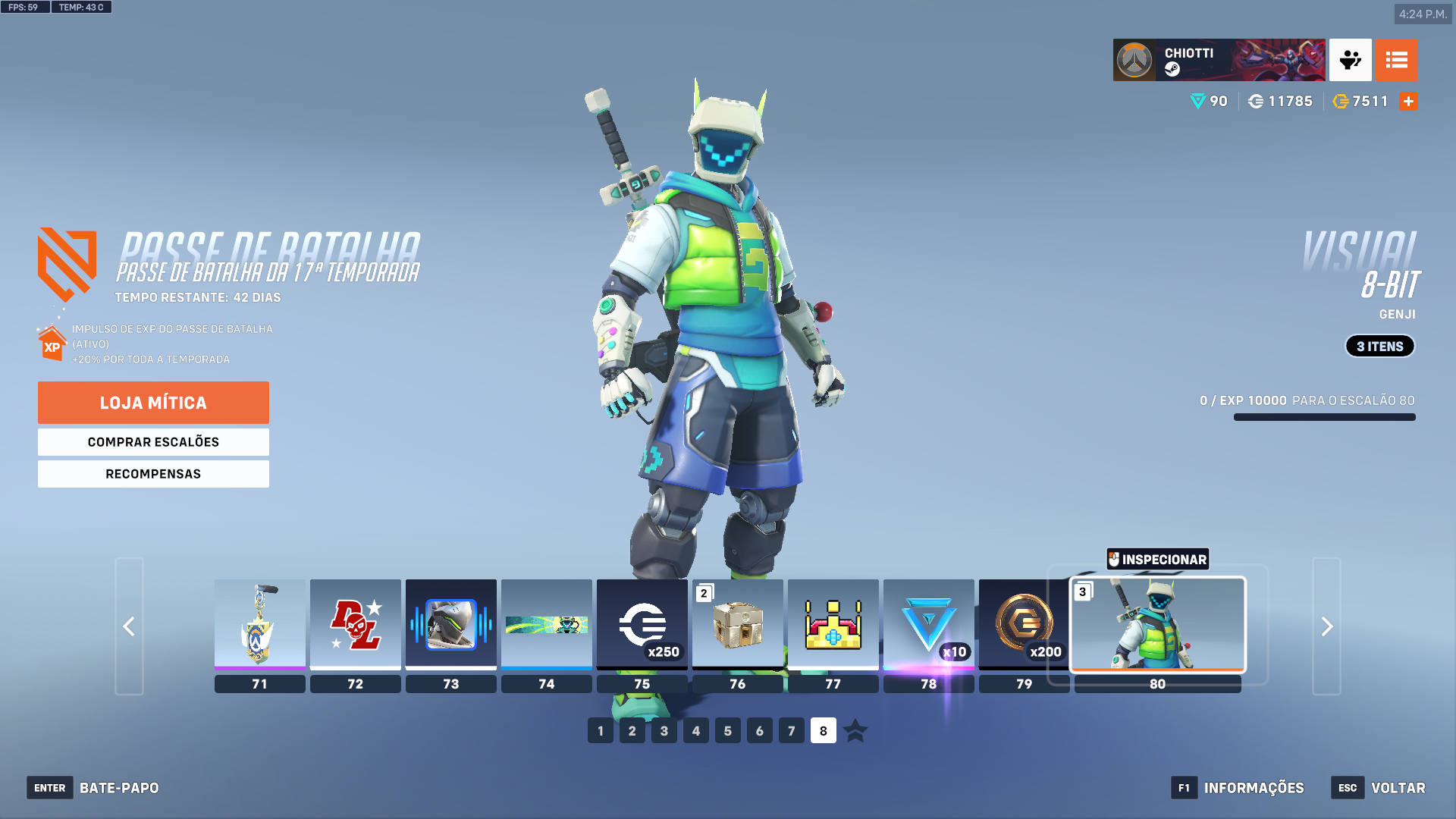Screen dimensions: 1456x819
Task: Inspect tier 80 Genji 8-Bit skin
Action: click(1157, 560)
